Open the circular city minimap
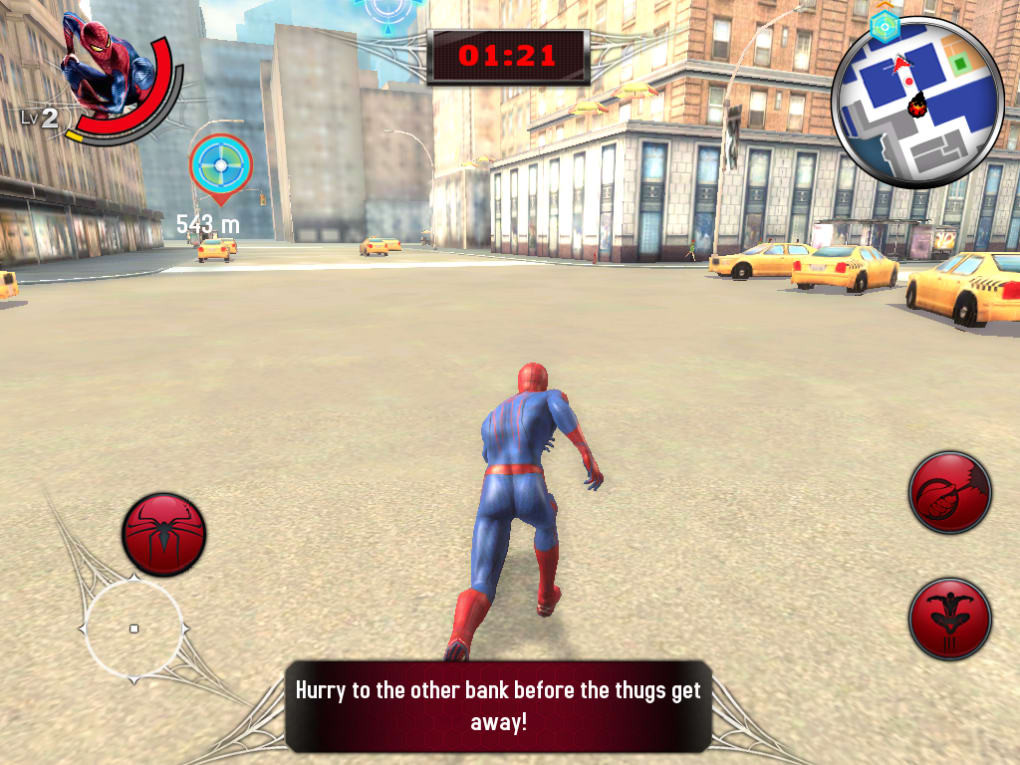Image resolution: width=1020 pixels, height=765 pixels. tap(917, 102)
